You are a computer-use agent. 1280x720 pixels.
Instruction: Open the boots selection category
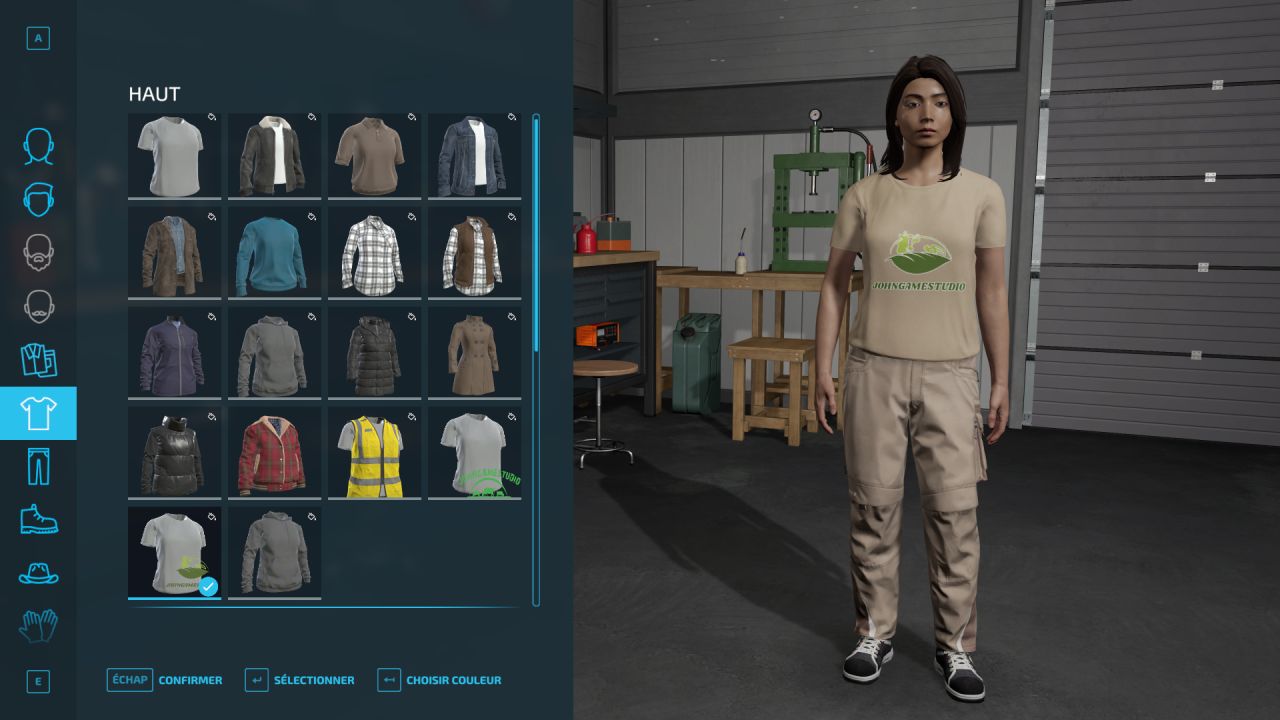[38, 521]
